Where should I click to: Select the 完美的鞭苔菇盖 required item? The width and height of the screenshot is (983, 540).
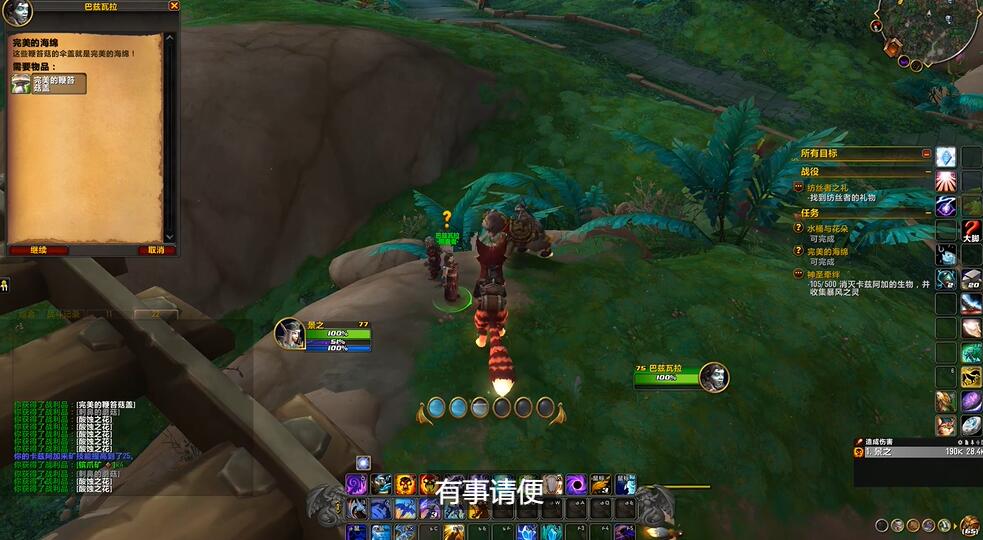coord(49,84)
